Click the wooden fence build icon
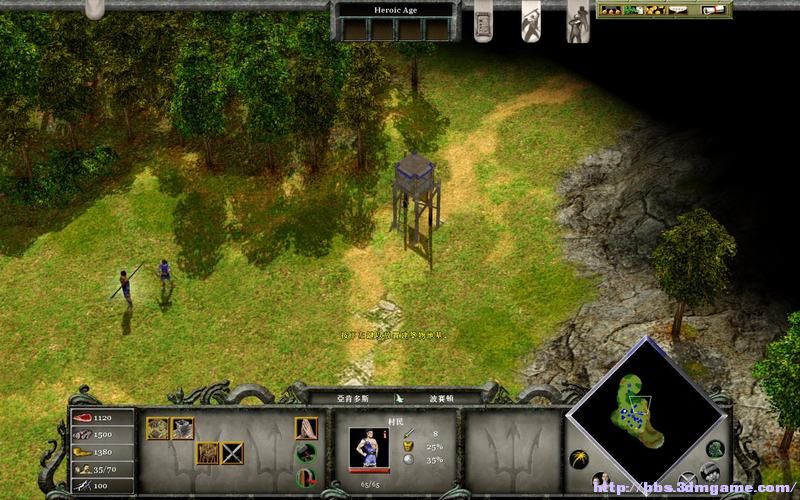This screenshot has height=500, width=800. tap(207, 453)
